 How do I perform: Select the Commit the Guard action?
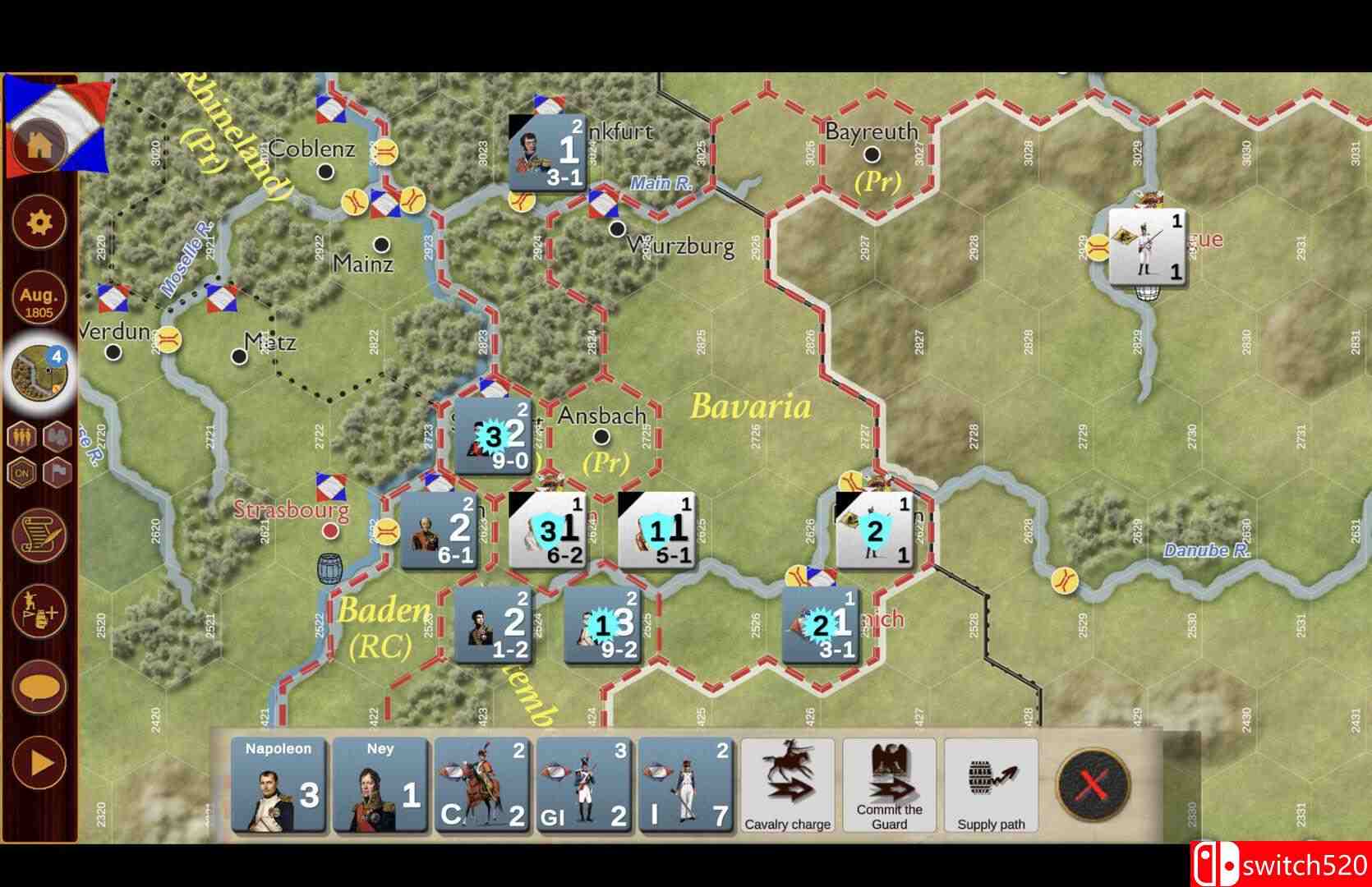pyautogui.click(x=888, y=784)
